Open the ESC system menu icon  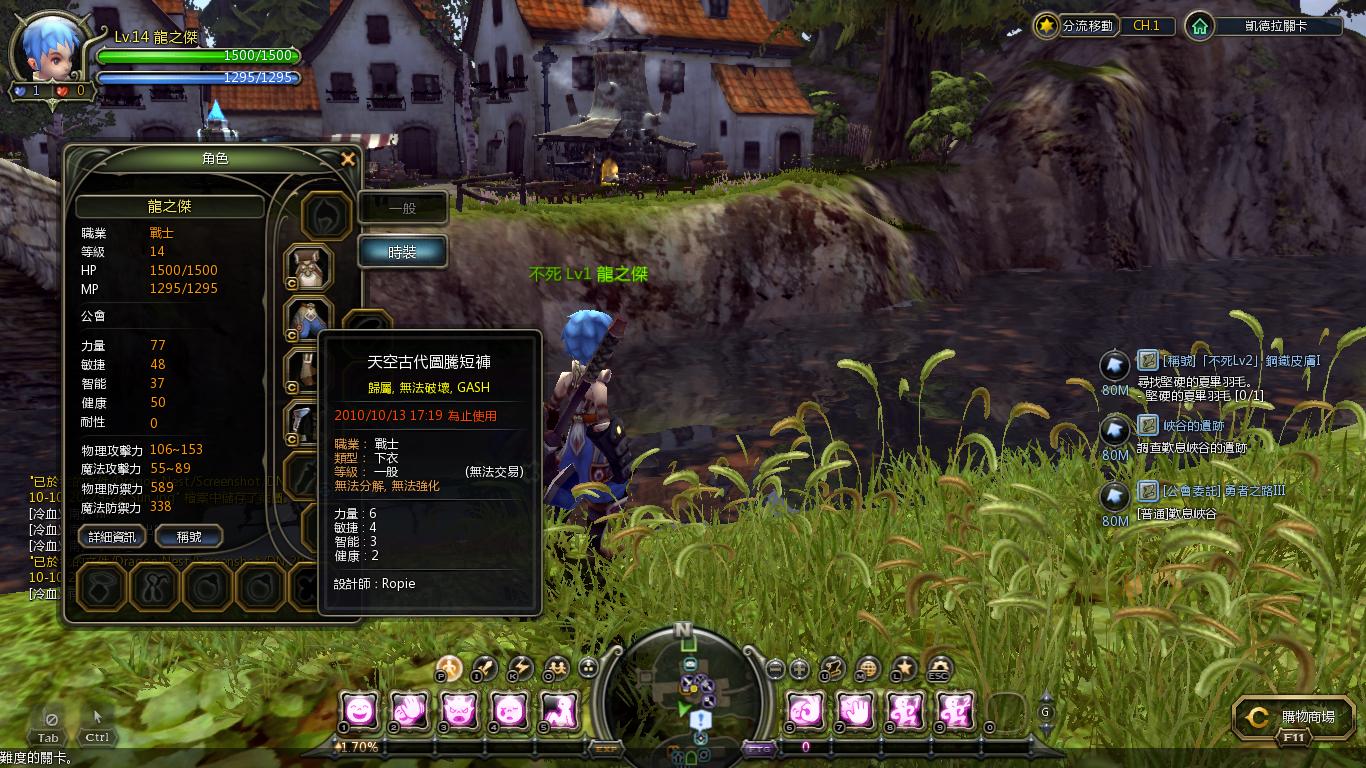(938, 668)
